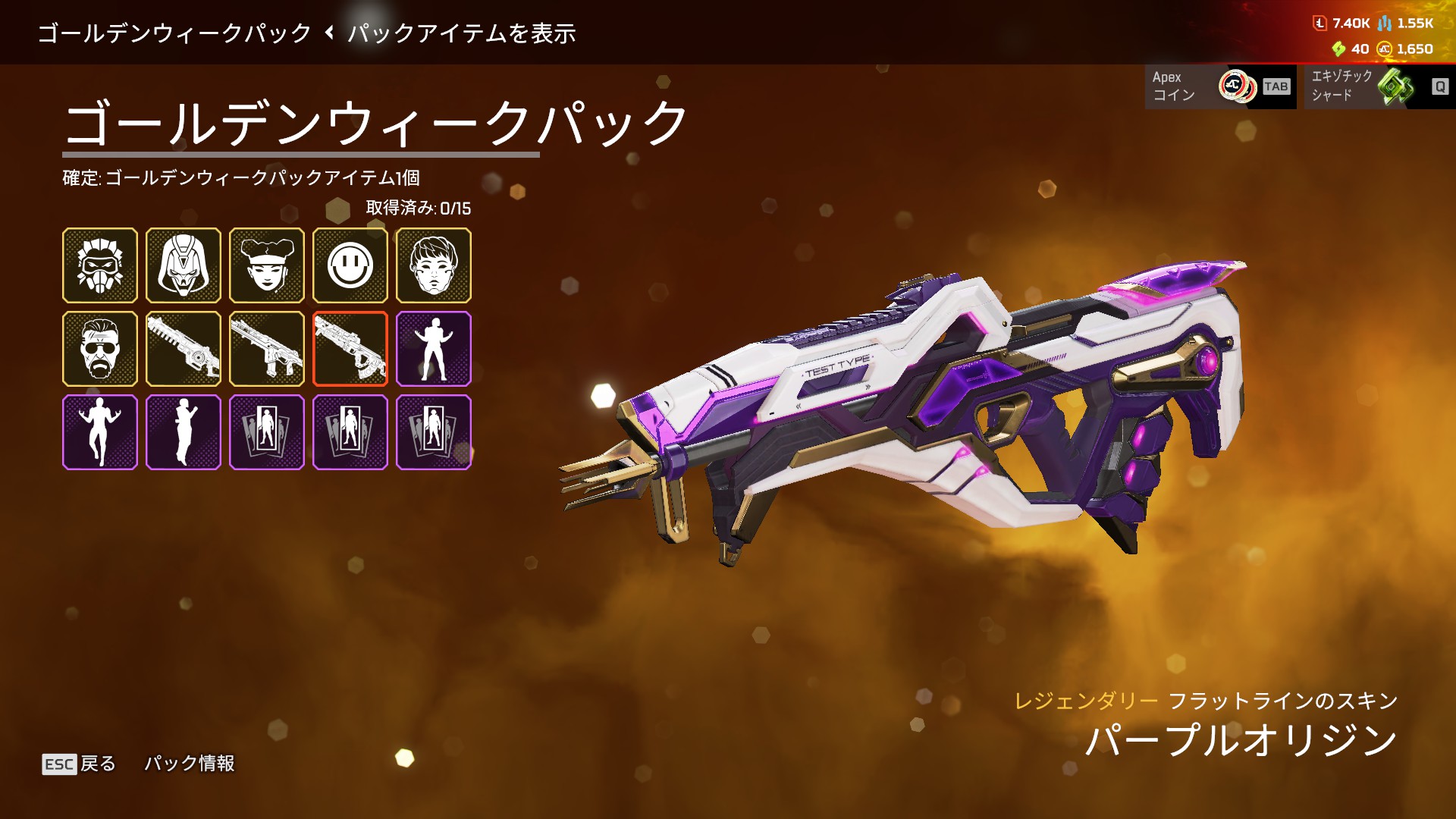Choose the rifle skin with two vertical grips
Screen dimensions: 1456x819
[267, 349]
